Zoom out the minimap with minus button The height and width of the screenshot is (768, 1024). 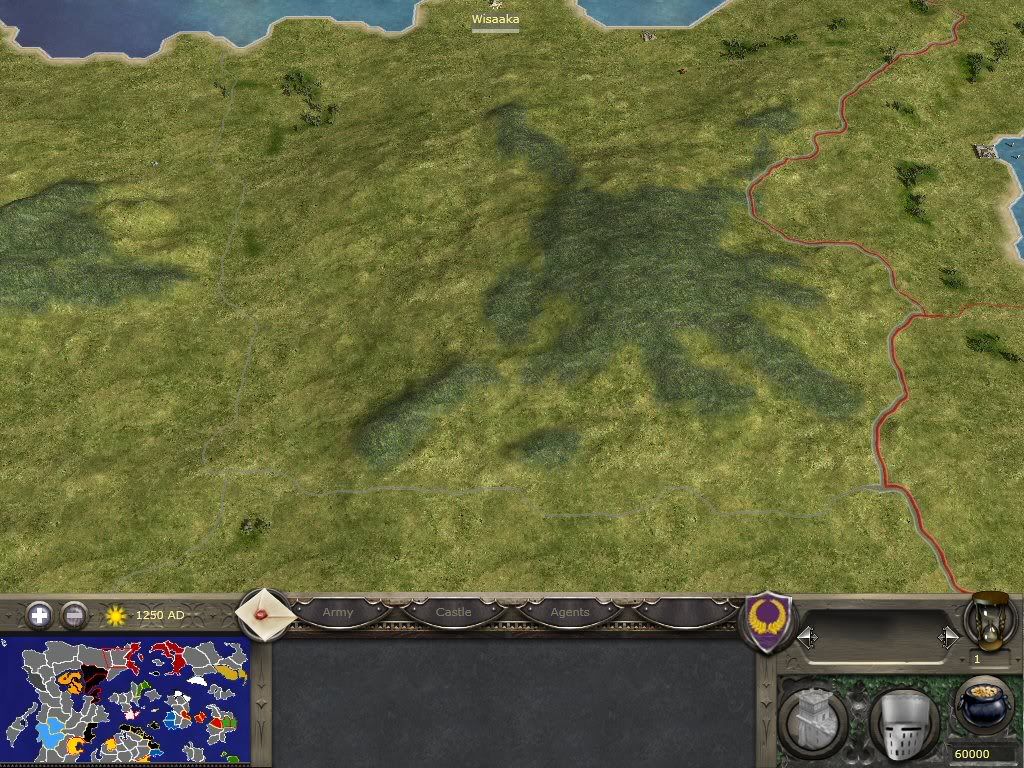[74, 615]
